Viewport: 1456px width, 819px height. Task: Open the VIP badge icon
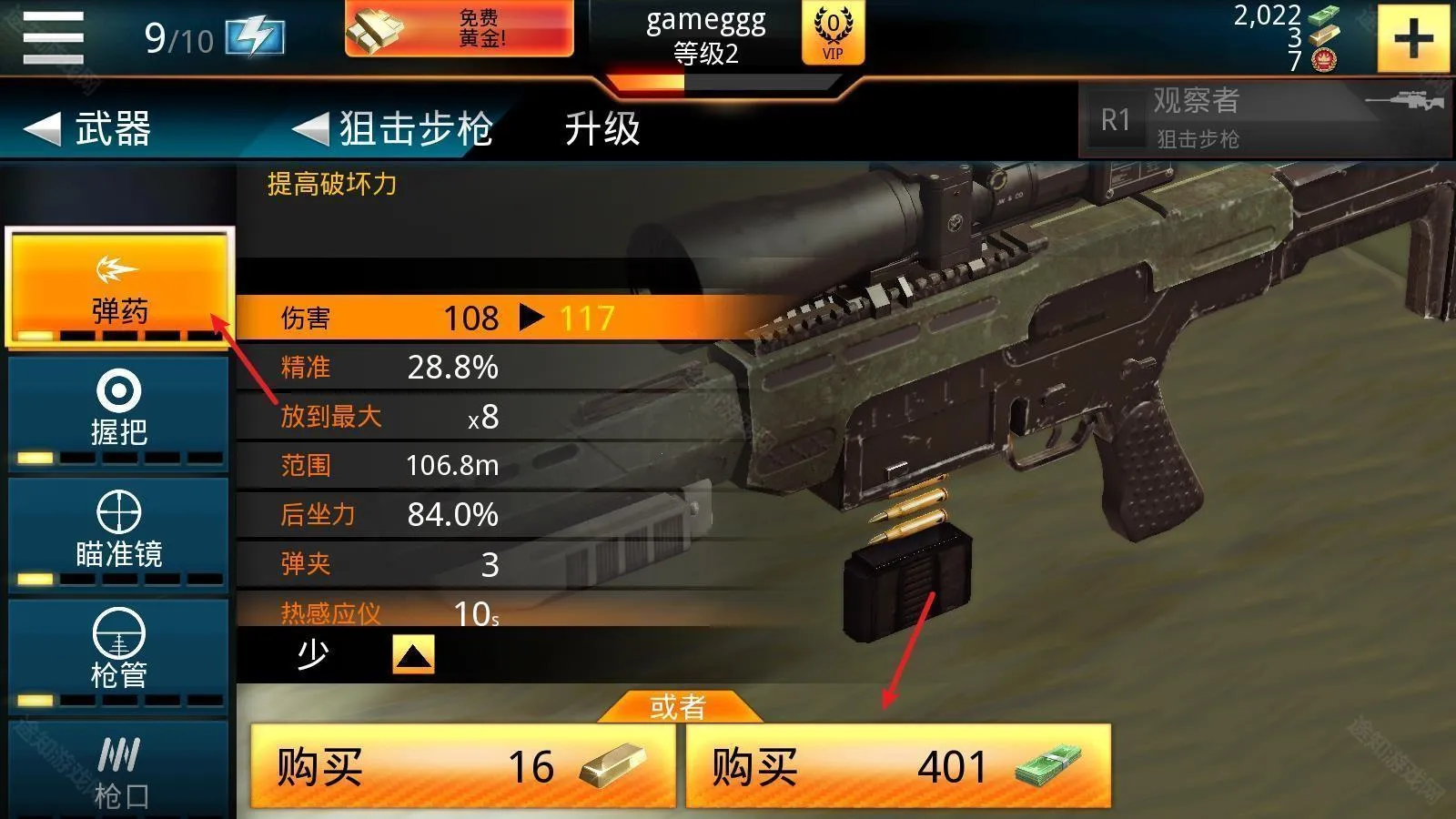[x=833, y=35]
